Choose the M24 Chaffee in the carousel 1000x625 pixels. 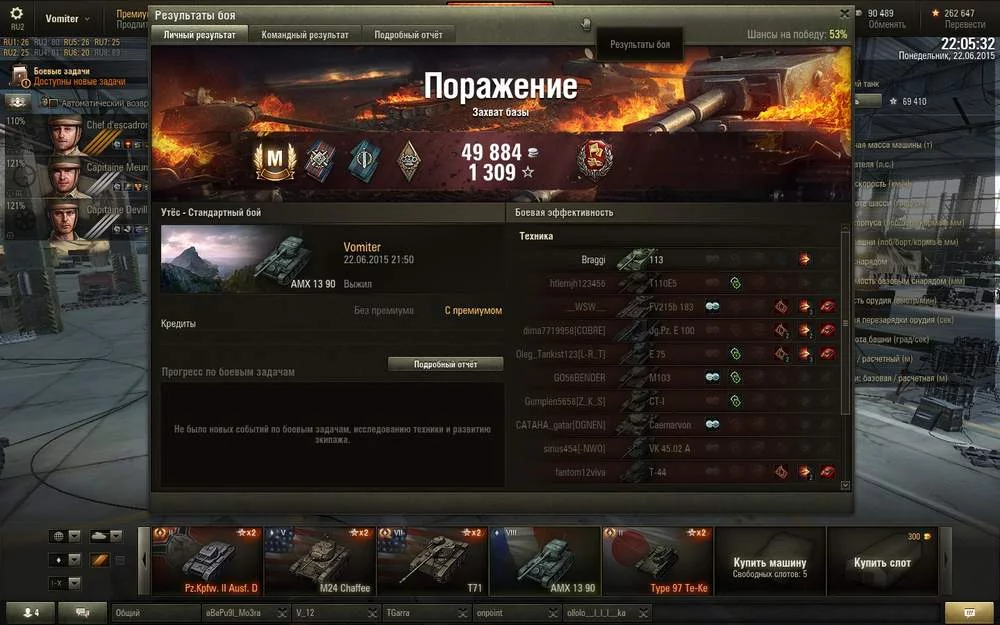[320, 561]
